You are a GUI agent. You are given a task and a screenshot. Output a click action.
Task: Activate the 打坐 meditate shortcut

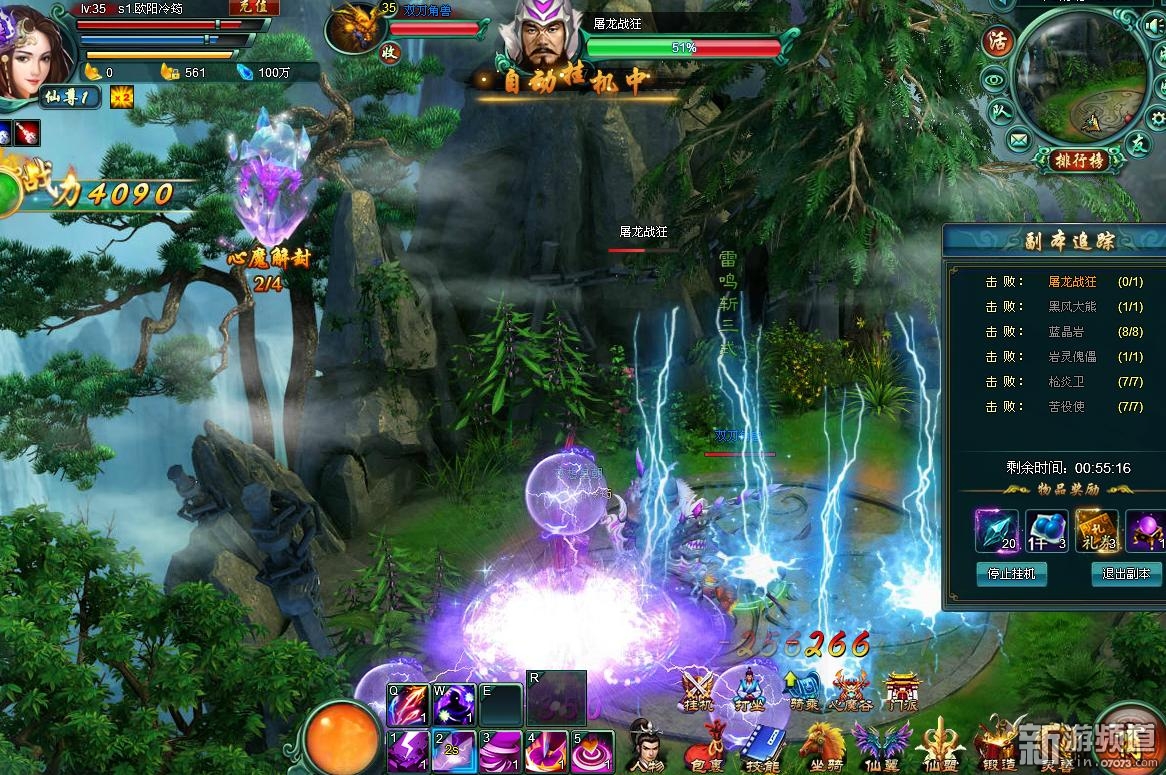pyautogui.click(x=750, y=690)
